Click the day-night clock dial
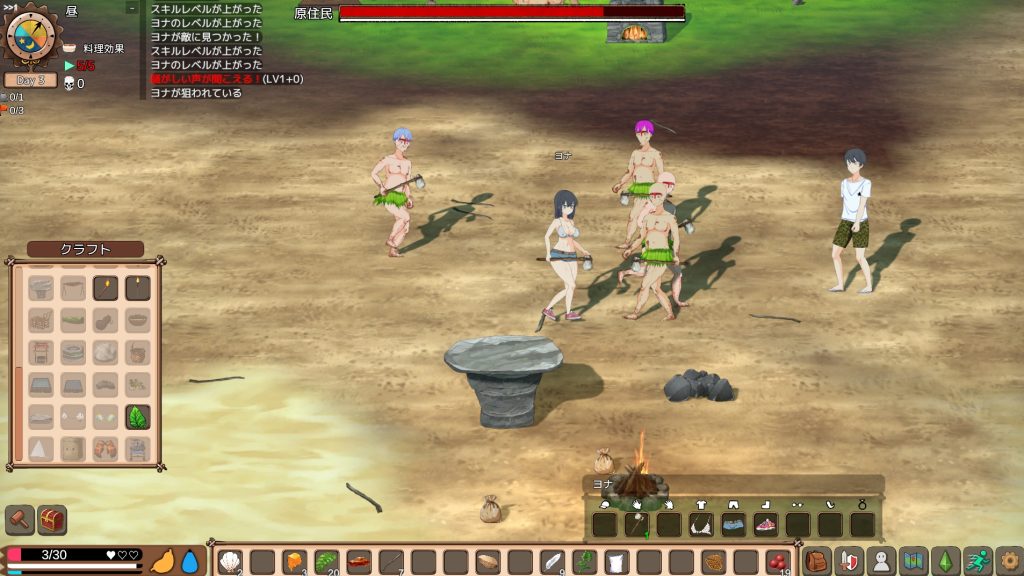This screenshot has height=576, width=1024. click(30, 35)
